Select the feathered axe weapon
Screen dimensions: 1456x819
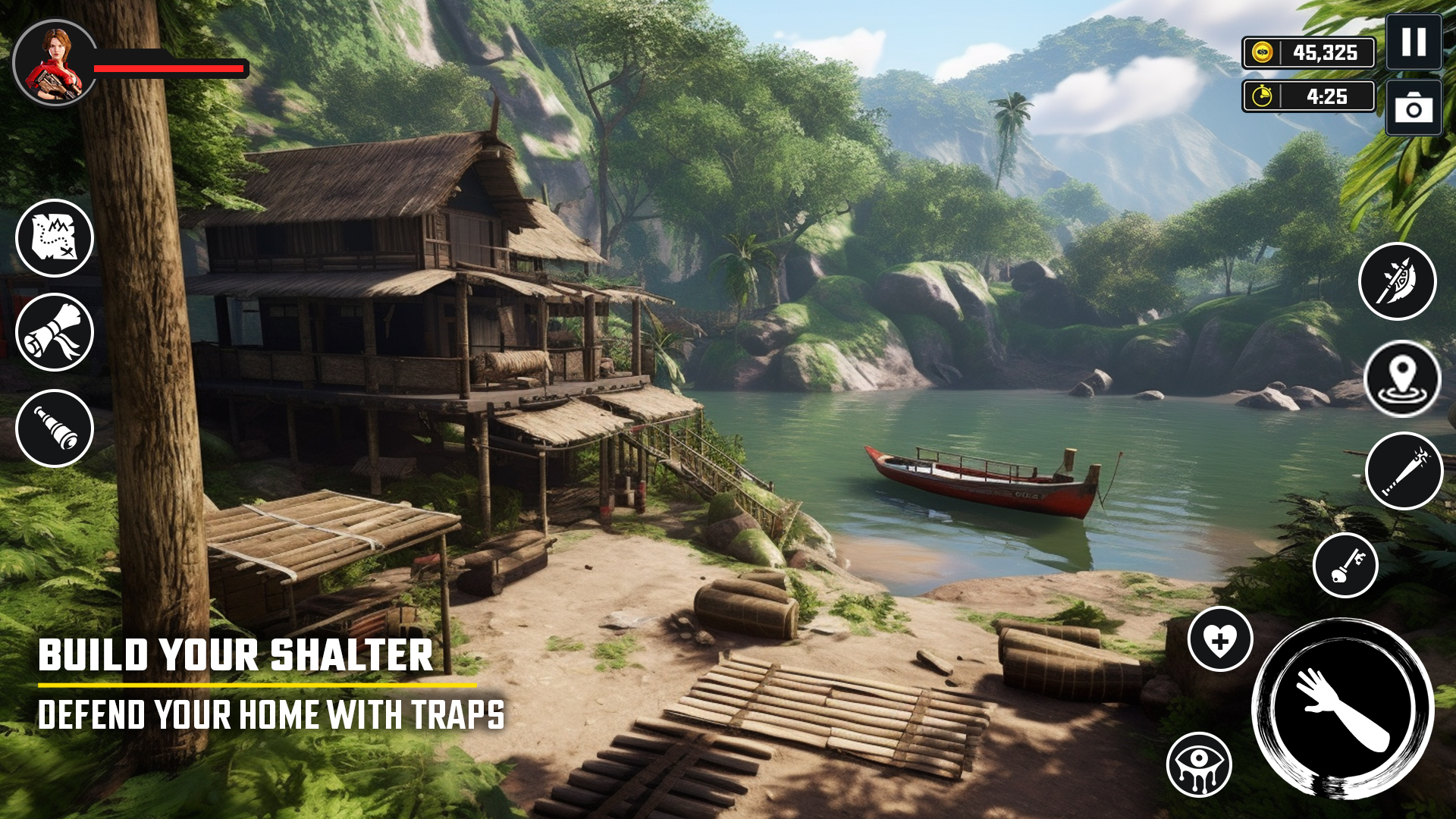pyautogui.click(x=1397, y=281)
